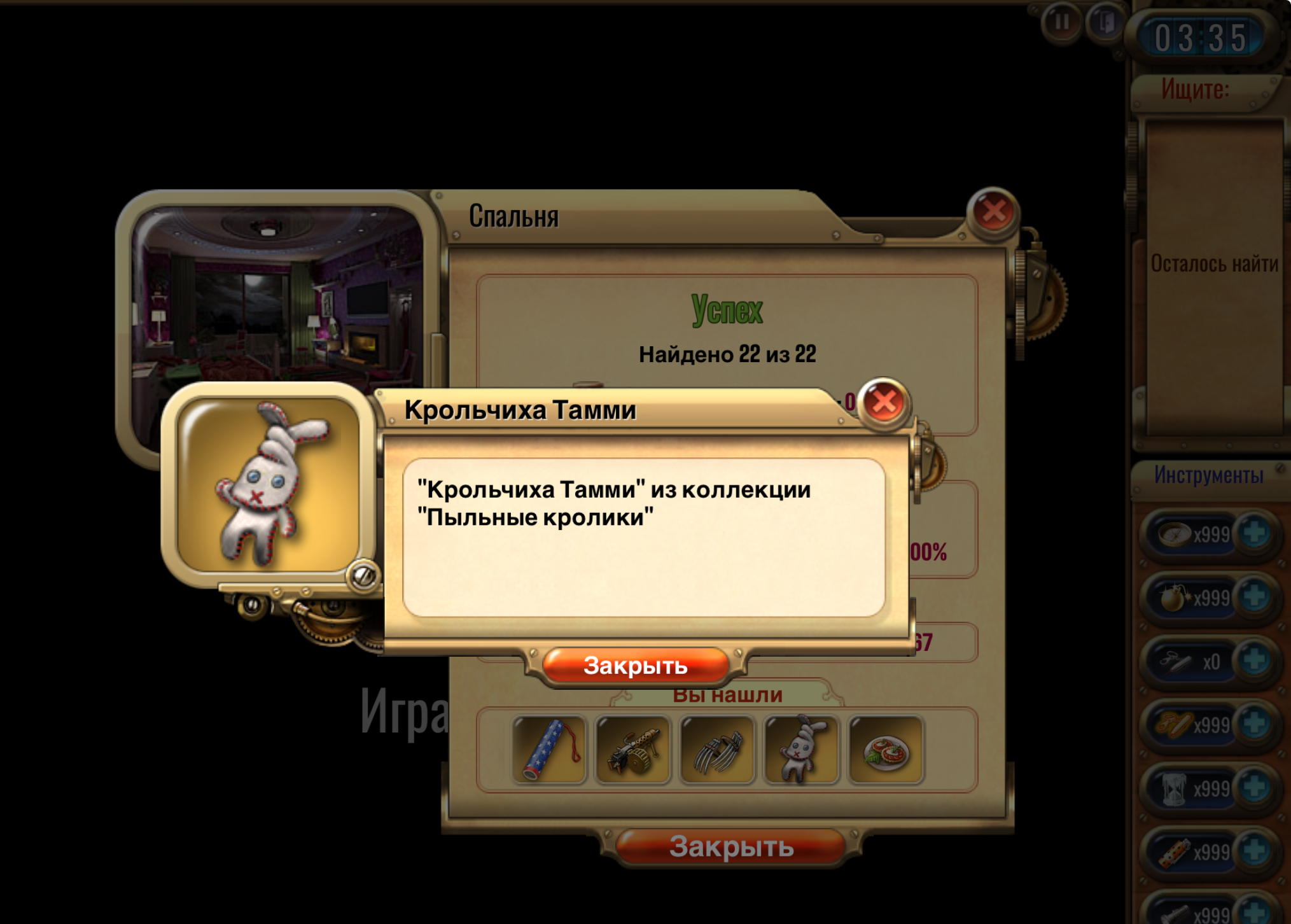Buy the x0 laser pointer tool via plus
The width and height of the screenshot is (1291, 924).
[x=1254, y=661]
